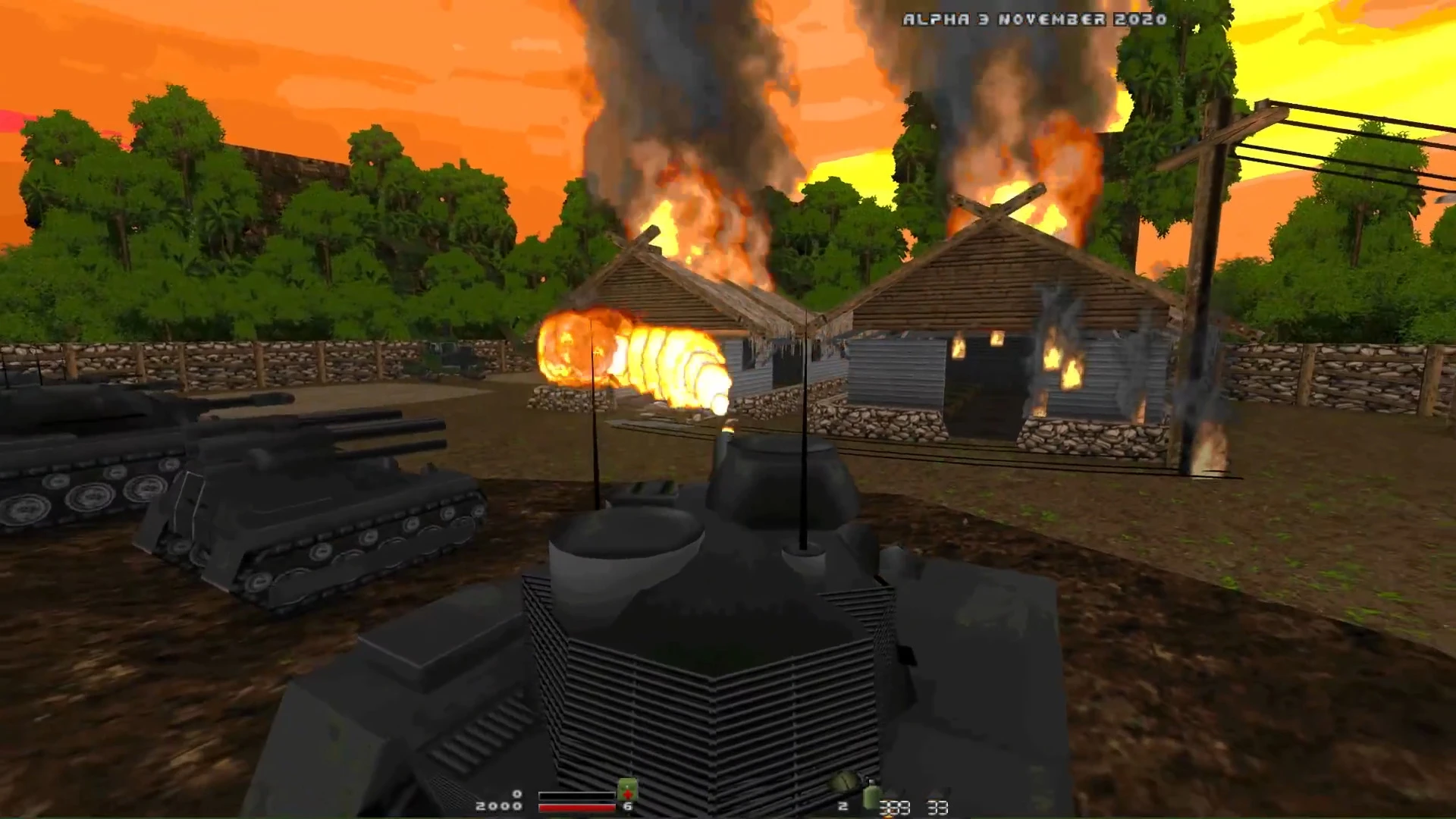Click the grenade count showing 2
This screenshot has height=819, width=1456.
843,805
